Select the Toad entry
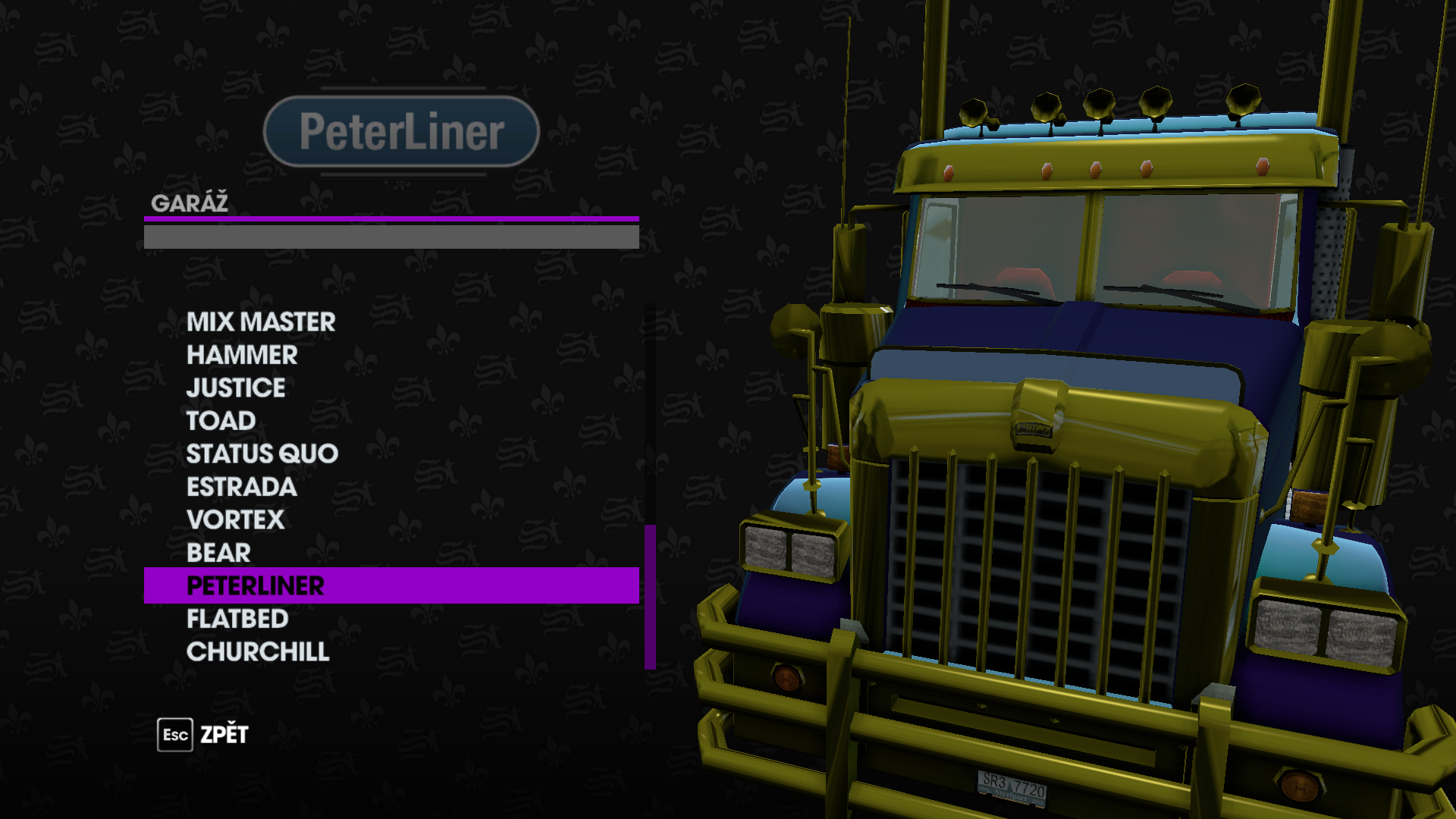Viewport: 1456px width, 819px height. point(221,421)
